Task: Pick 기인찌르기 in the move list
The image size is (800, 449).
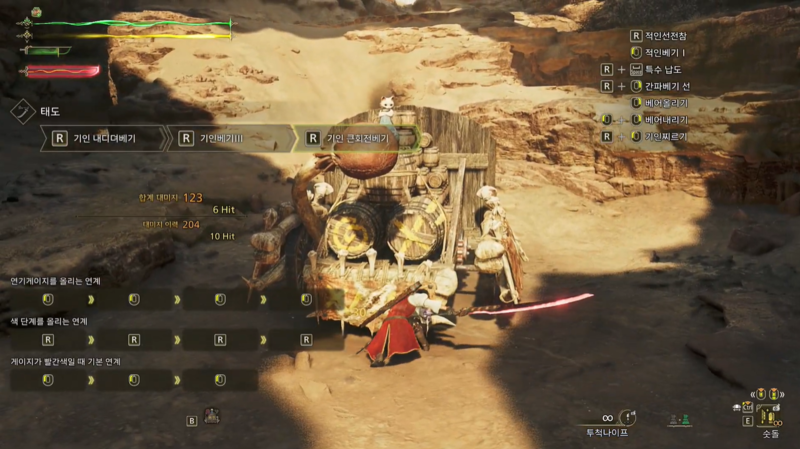Action: 667,135
